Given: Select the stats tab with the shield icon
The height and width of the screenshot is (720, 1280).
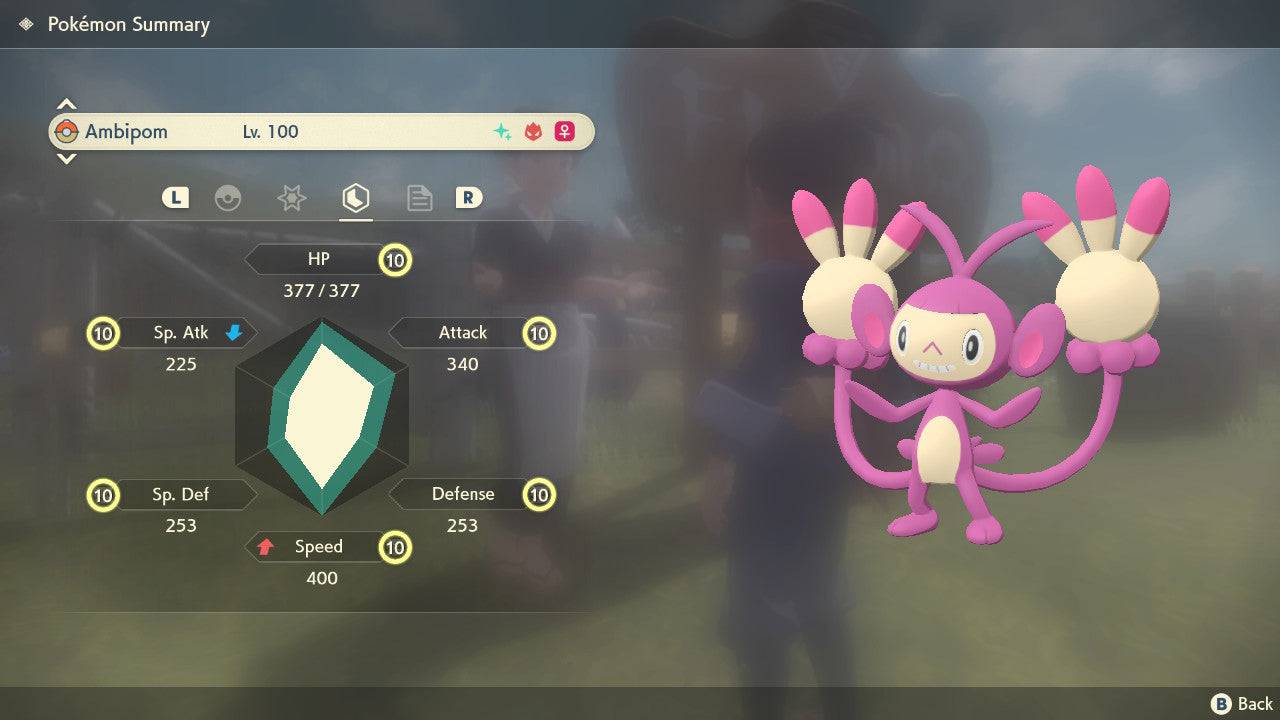Looking at the screenshot, I should (x=355, y=198).
